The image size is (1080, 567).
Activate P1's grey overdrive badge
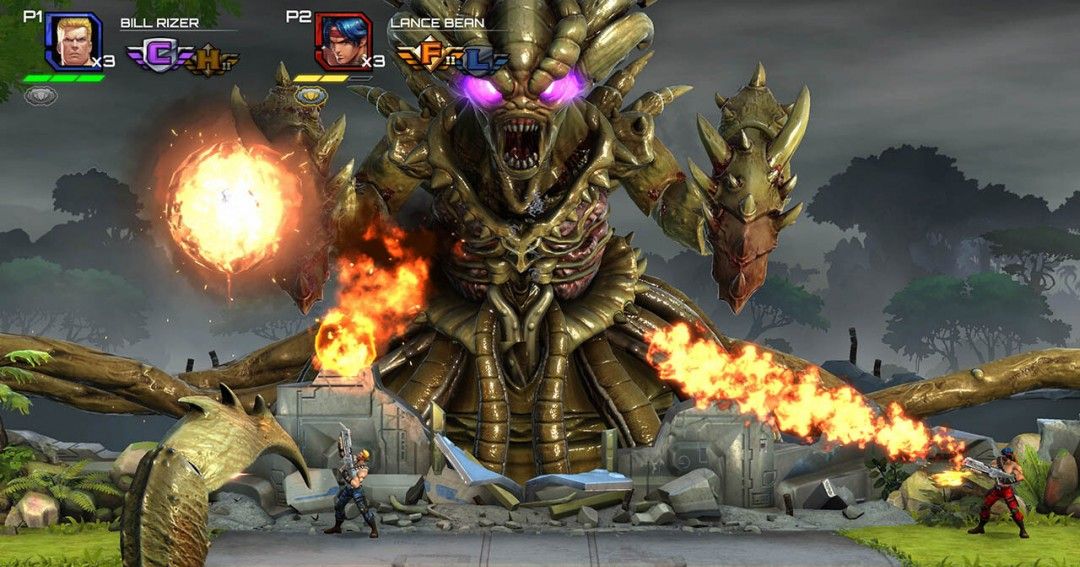click(41, 96)
